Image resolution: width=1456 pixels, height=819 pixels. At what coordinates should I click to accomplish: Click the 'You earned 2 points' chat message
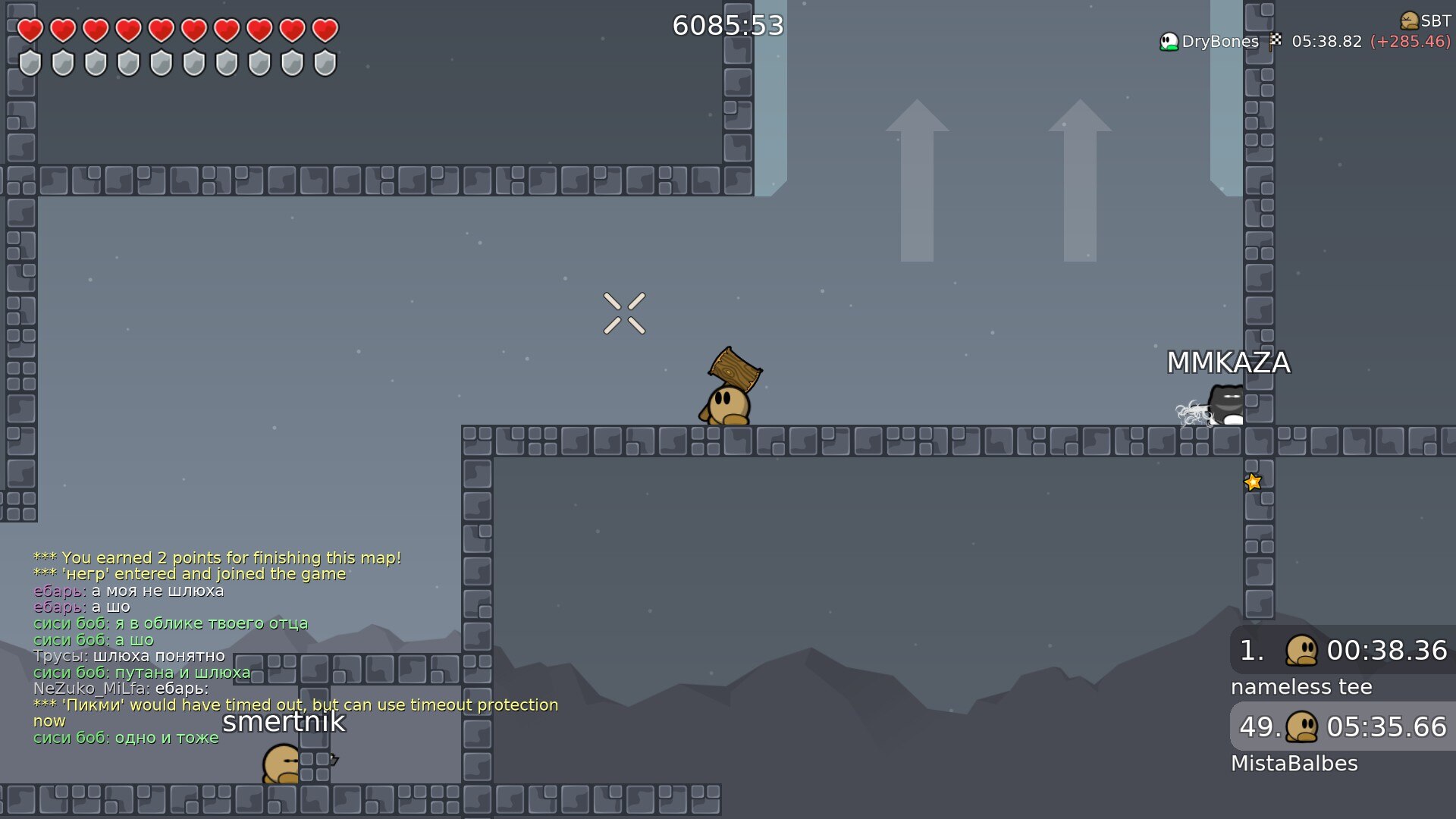coord(217,558)
